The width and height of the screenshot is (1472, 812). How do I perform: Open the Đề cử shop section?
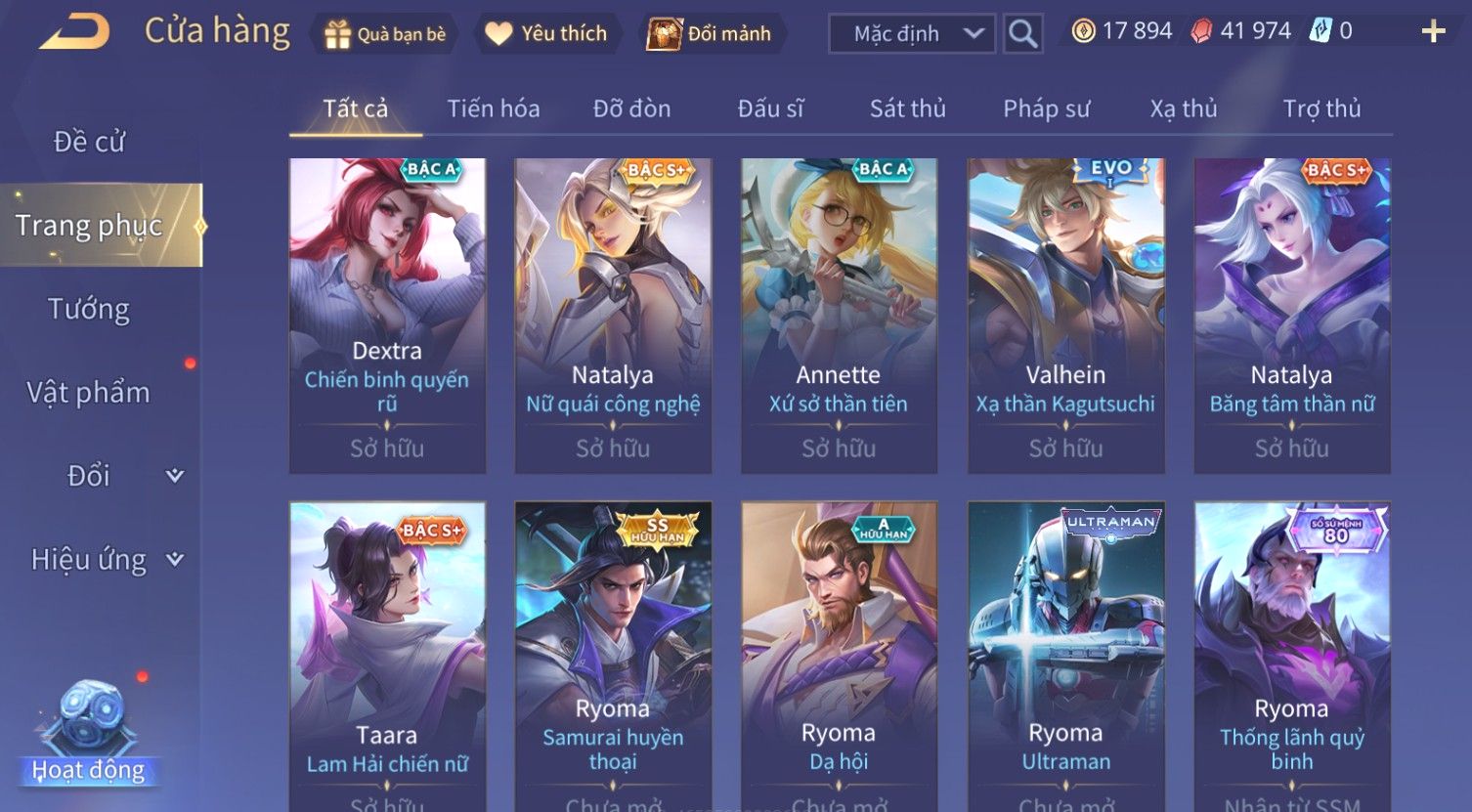click(x=89, y=142)
